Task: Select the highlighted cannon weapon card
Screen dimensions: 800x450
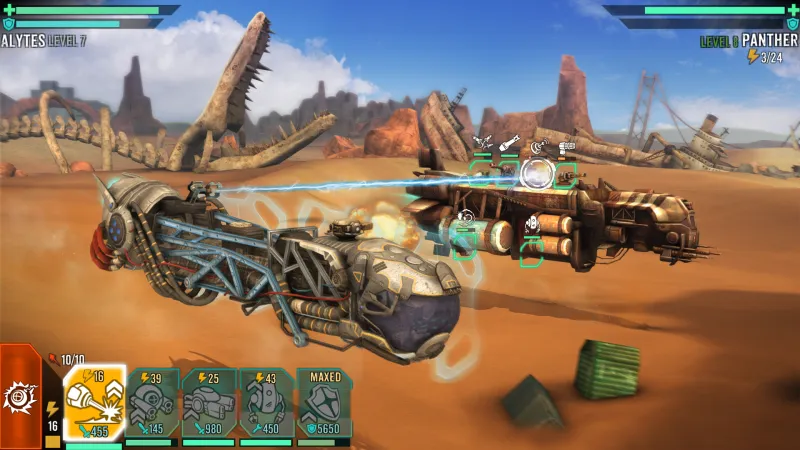Action: tap(94, 403)
